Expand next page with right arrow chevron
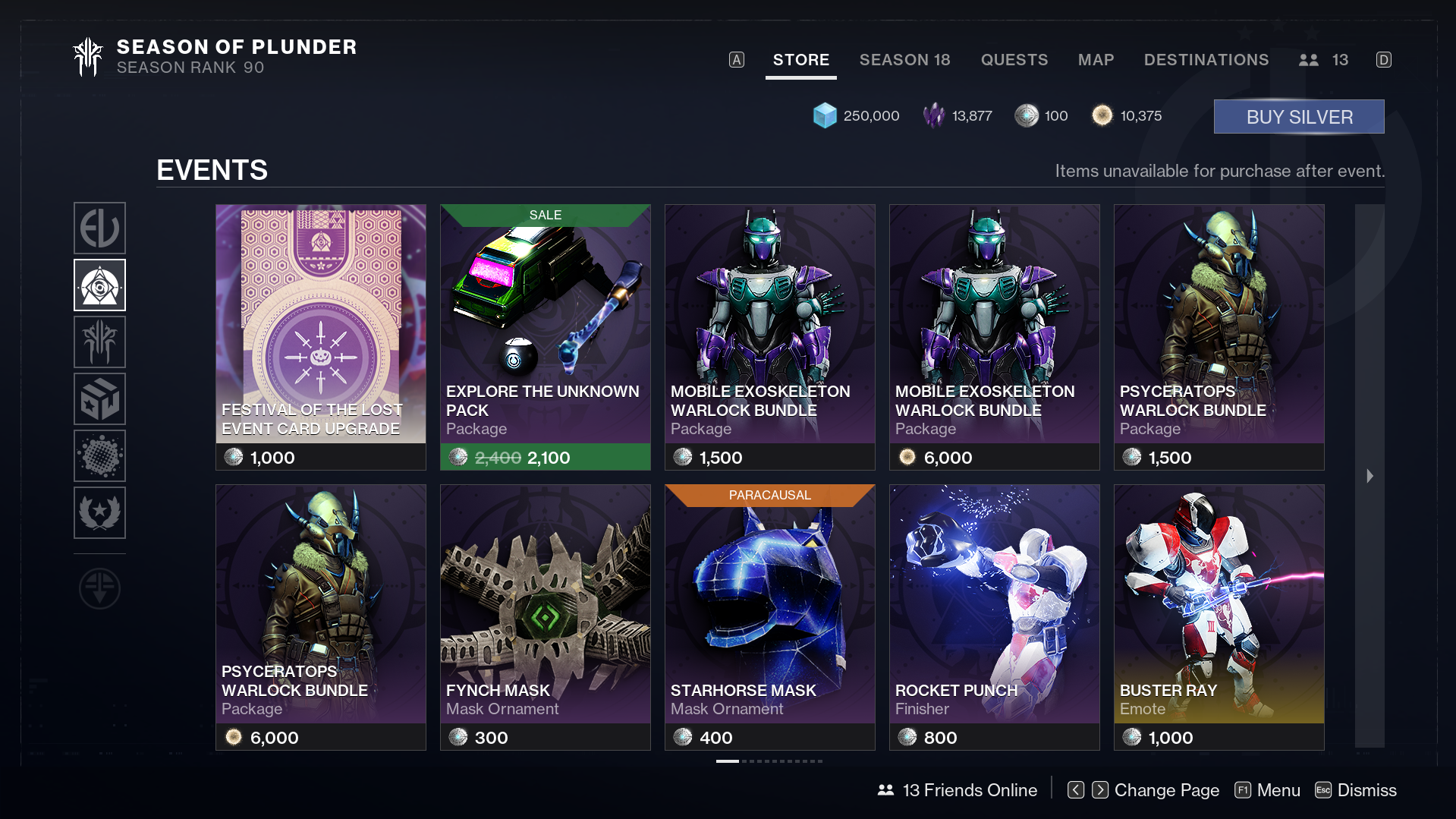Viewport: 1456px width, 819px height. coord(1370,476)
